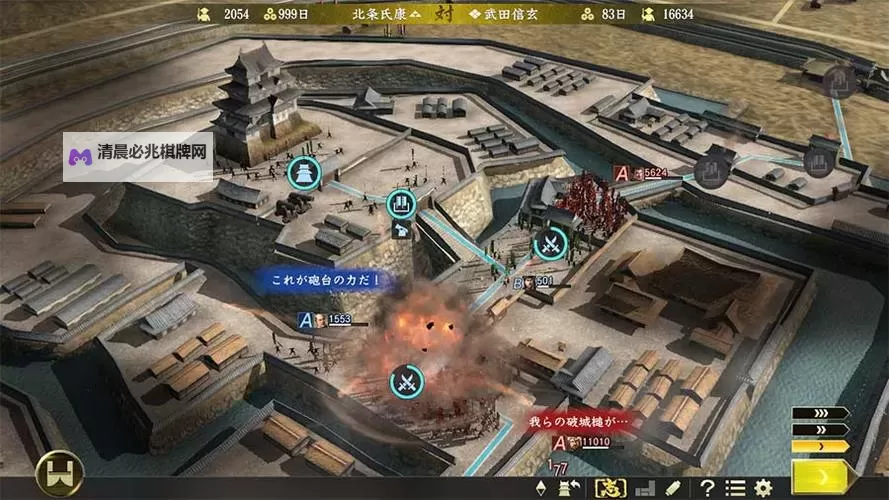Click the 清晨必兆棋牌网 watermark logo
Viewport: 889px width, 500px height.
coord(138,156)
